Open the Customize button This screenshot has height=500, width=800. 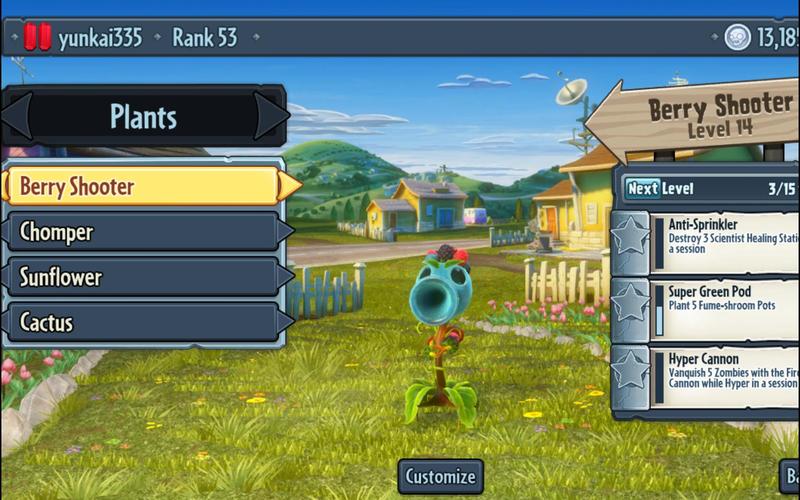tap(440, 477)
